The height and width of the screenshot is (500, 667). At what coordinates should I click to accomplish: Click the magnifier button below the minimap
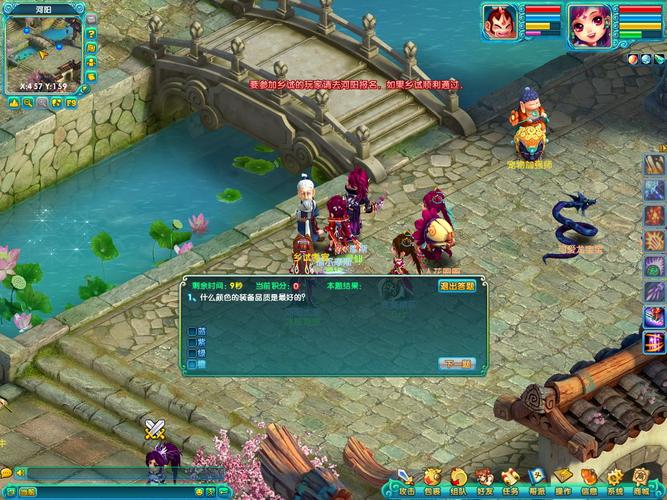click(27, 101)
